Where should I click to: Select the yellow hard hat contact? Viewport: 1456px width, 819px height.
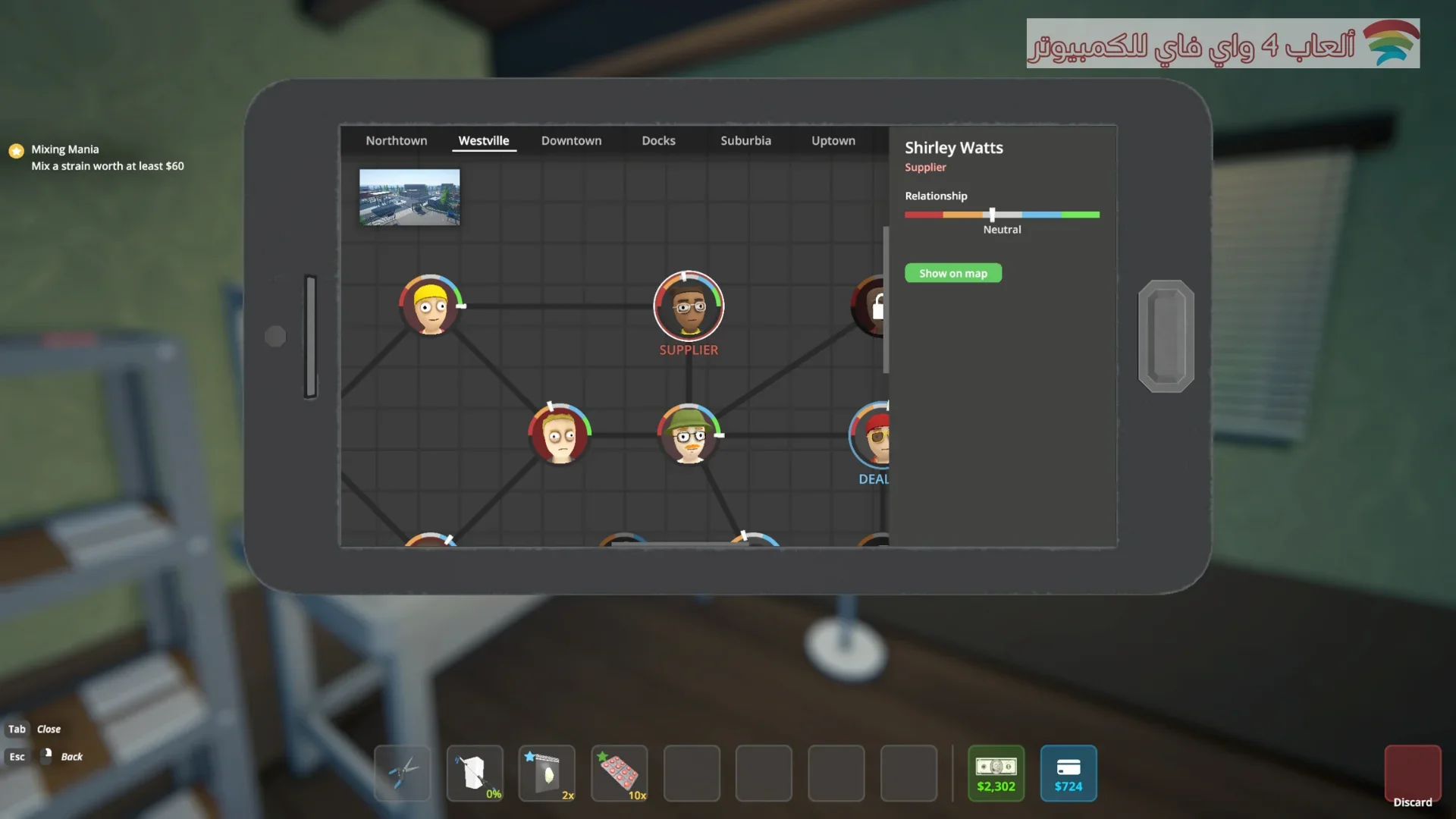coord(430,306)
